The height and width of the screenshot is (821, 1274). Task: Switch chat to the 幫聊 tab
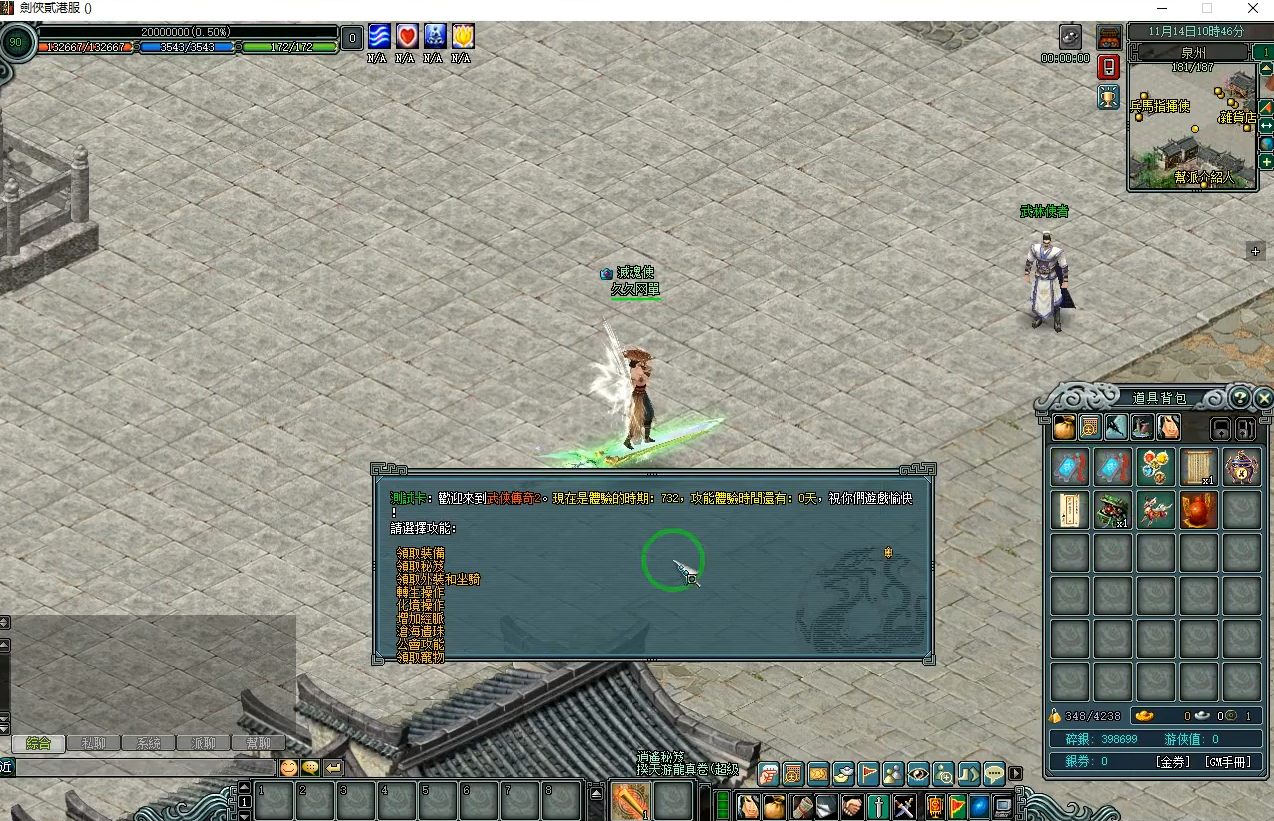[x=258, y=743]
